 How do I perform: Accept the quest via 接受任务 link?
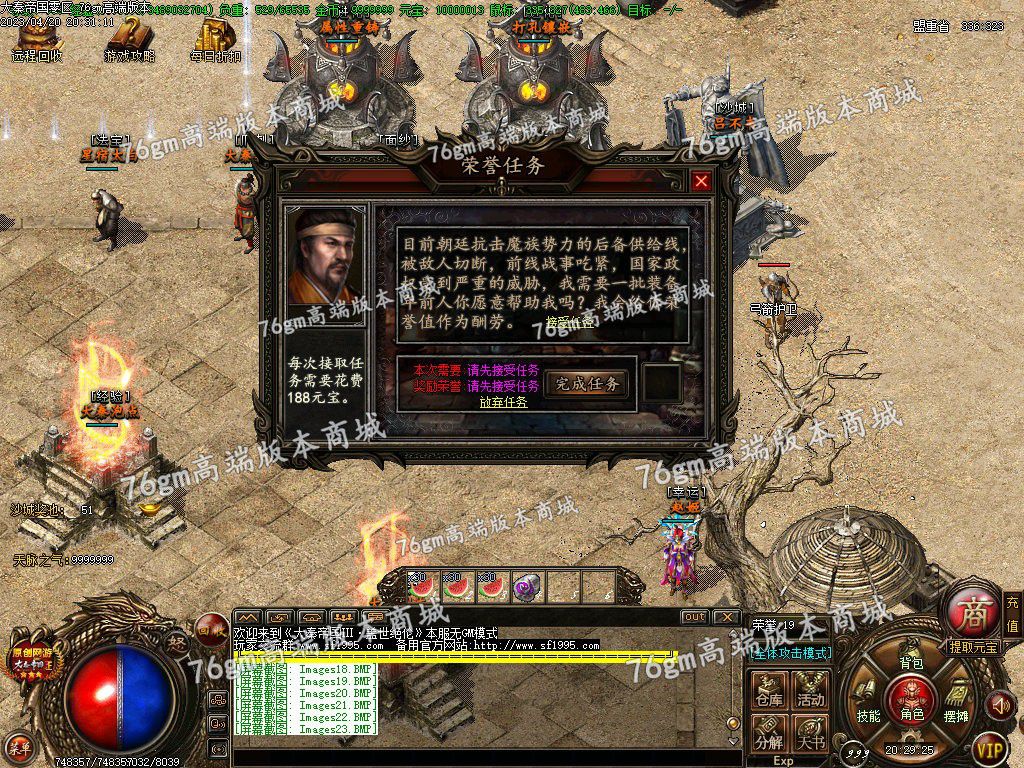pyautogui.click(x=570, y=322)
